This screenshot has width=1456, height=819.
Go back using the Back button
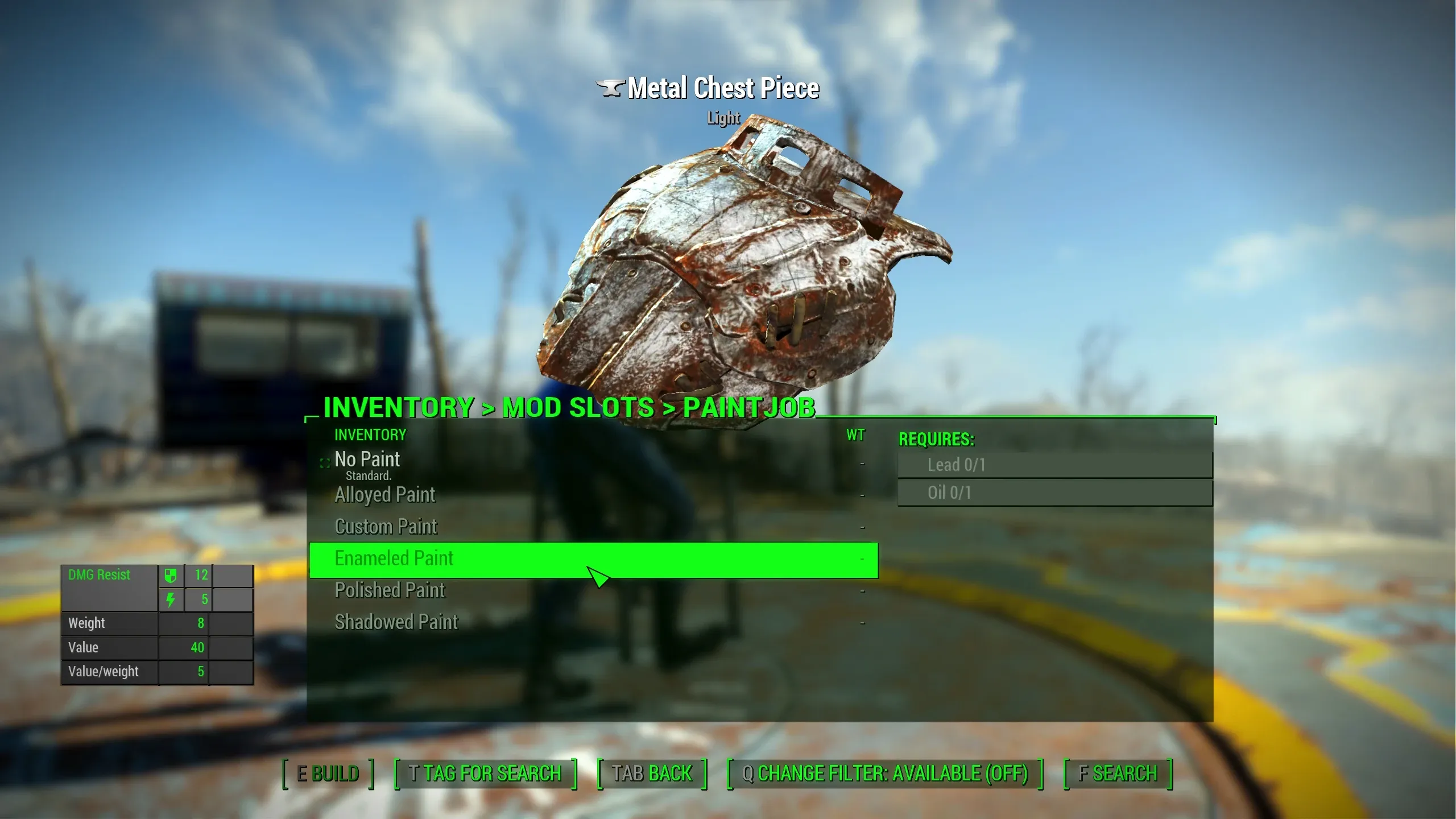click(652, 774)
